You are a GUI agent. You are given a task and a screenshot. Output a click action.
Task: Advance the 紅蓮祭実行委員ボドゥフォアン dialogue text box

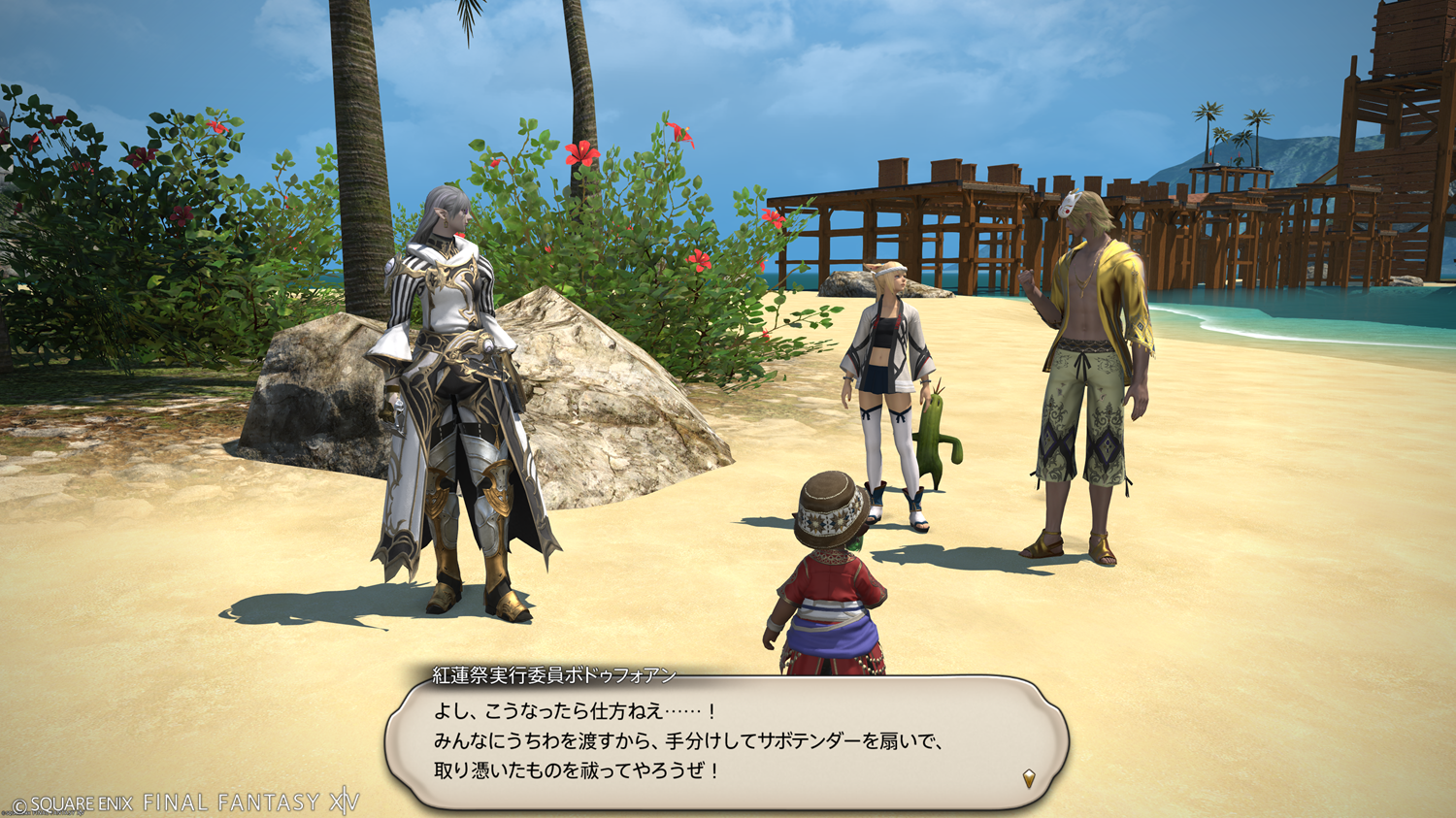click(x=726, y=742)
